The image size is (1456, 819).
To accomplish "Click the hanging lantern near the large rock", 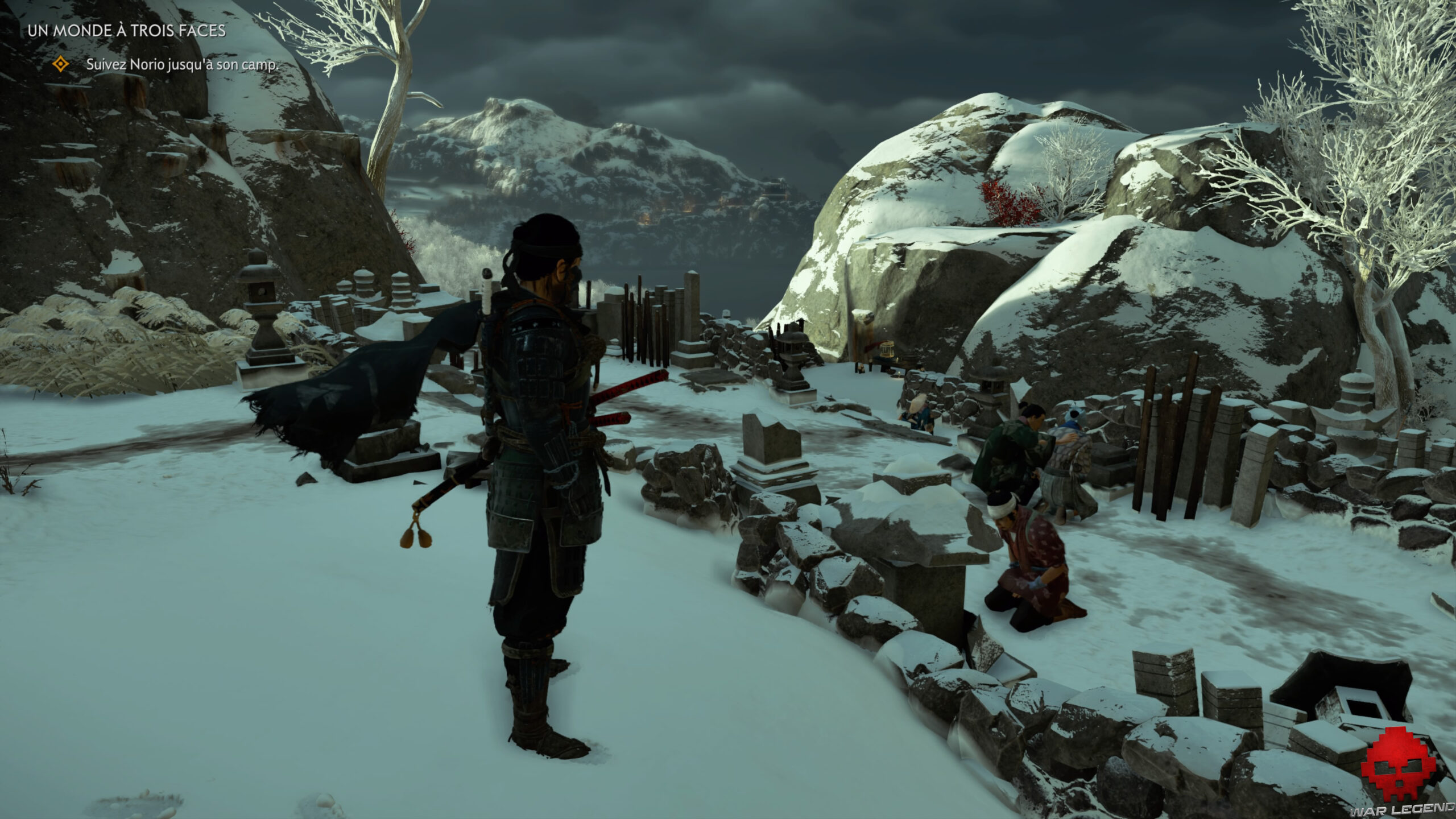I will coord(887,348).
